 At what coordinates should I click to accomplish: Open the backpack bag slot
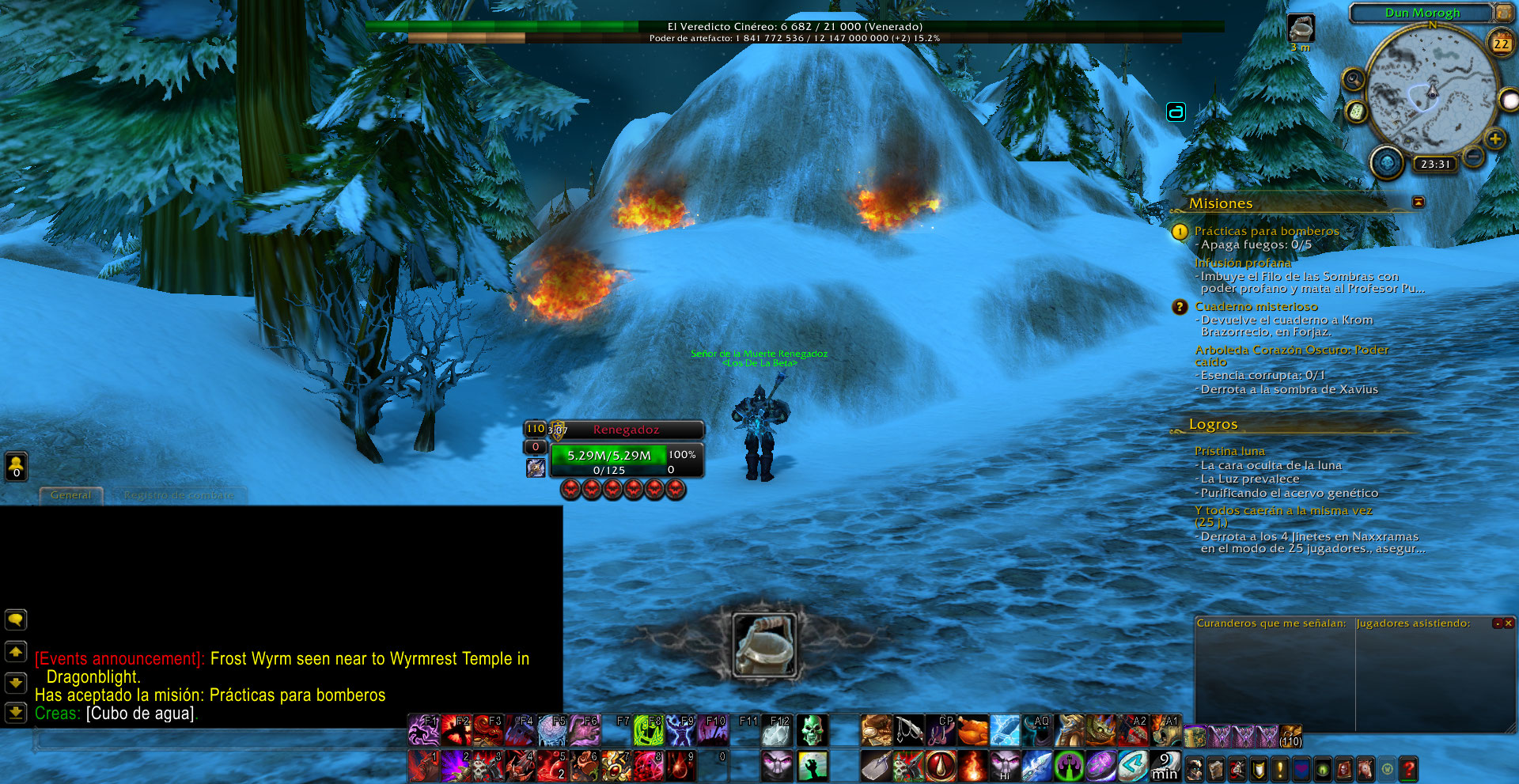point(1290,736)
